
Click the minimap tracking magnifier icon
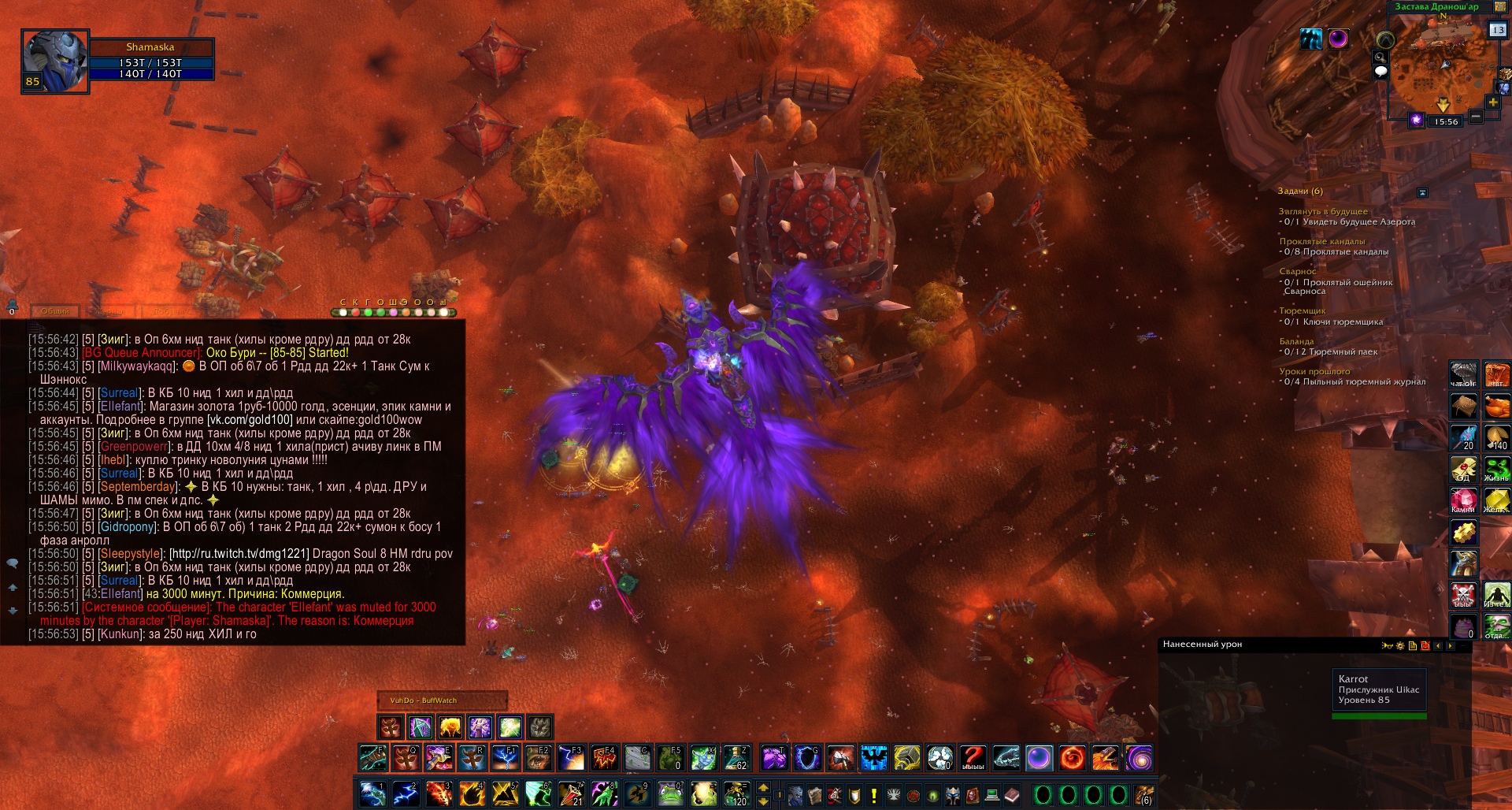coord(1380,57)
